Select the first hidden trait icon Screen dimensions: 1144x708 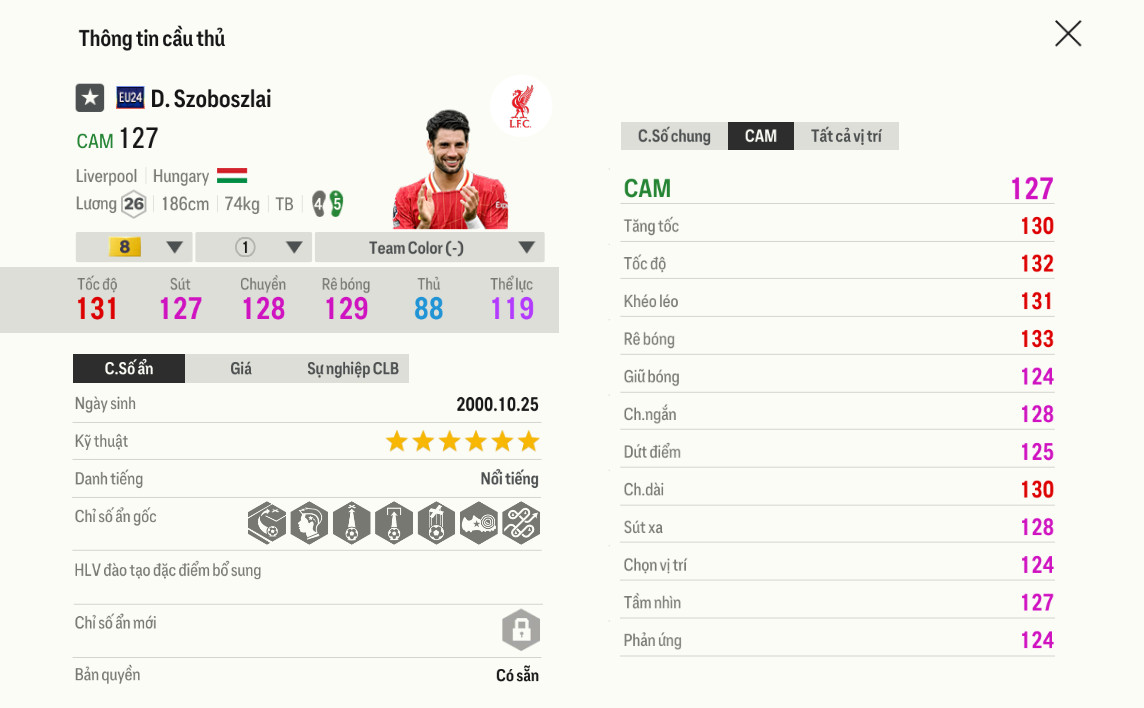[x=267, y=522]
